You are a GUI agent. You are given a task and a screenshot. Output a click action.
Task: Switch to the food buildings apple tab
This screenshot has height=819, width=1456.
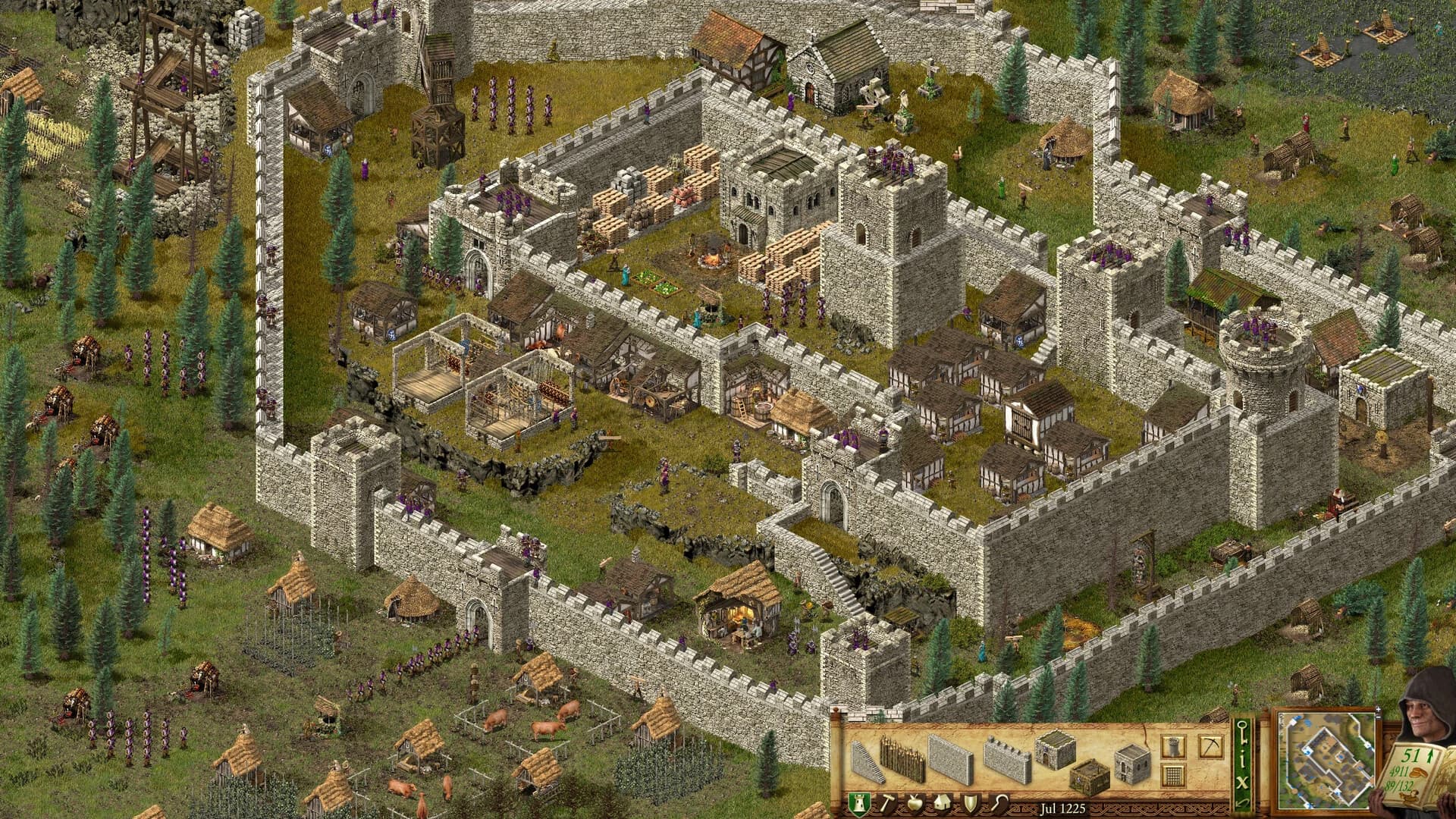pyautogui.click(x=915, y=804)
